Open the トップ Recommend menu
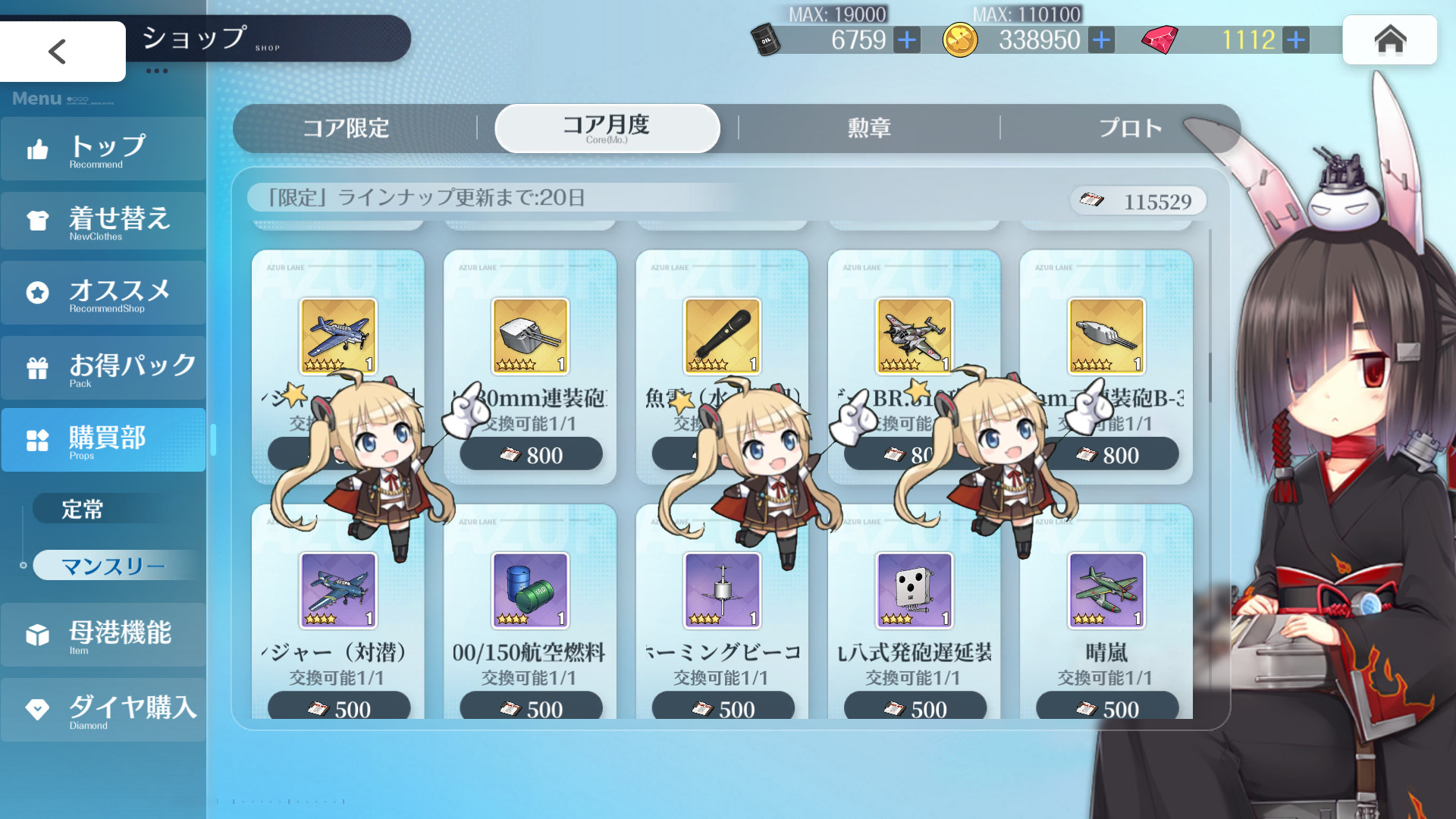Screen dimensions: 1456x819 [103, 149]
